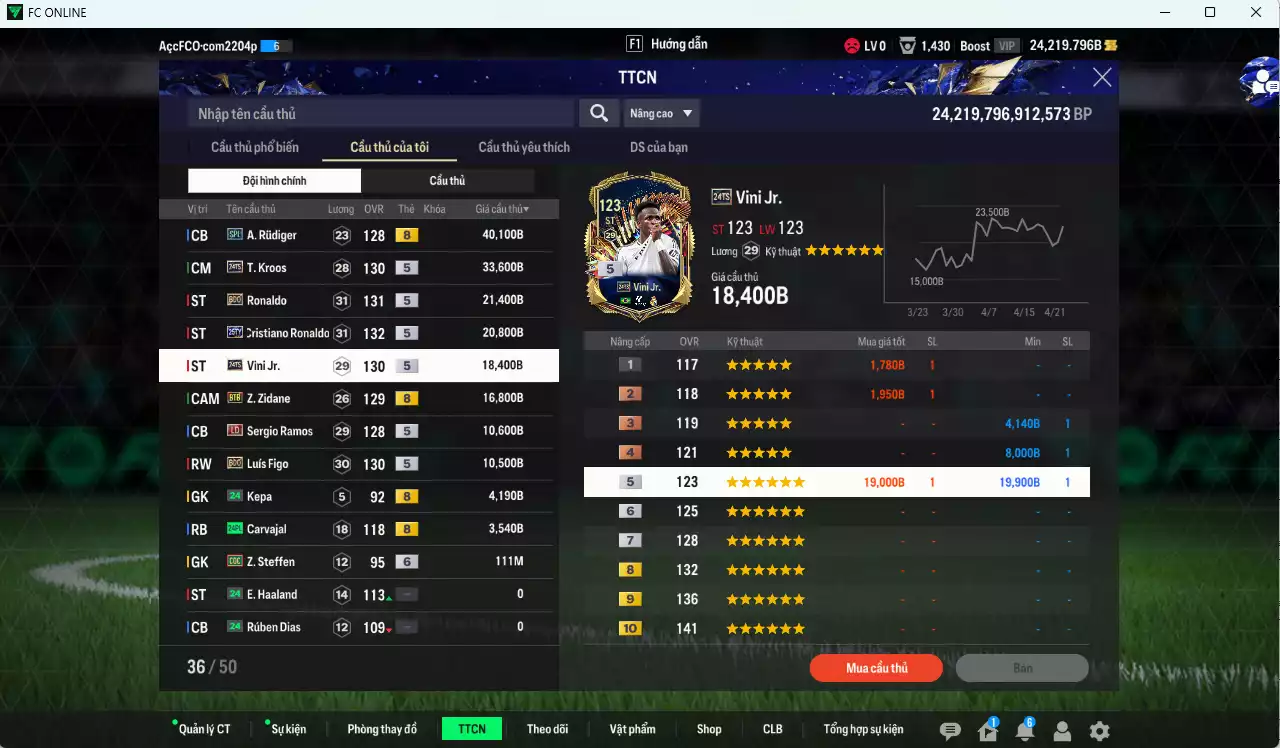Click the red Mua cầu thủ button
Screen dimensions: 1280x748
pyautogui.click(x=876, y=668)
